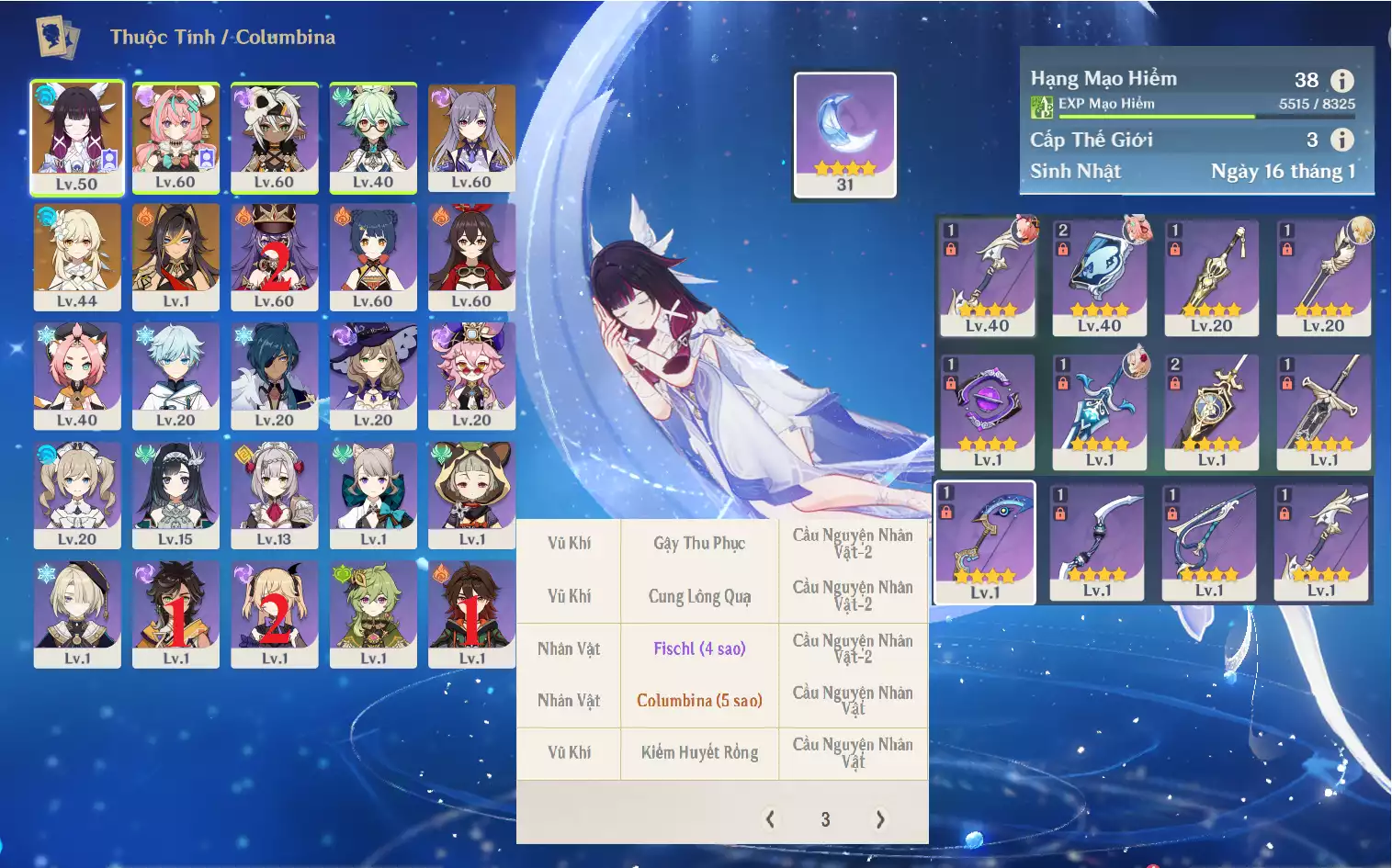Show info for Cấp Thế Giới level

[x=1342, y=140]
